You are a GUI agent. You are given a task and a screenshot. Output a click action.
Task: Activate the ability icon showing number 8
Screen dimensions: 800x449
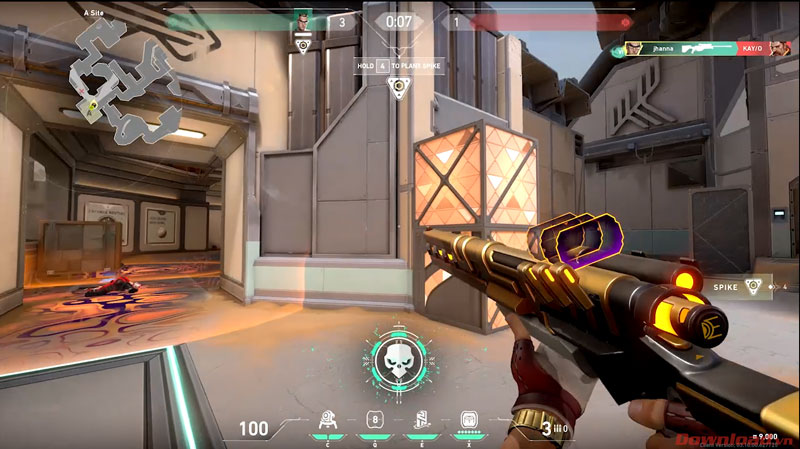375,420
